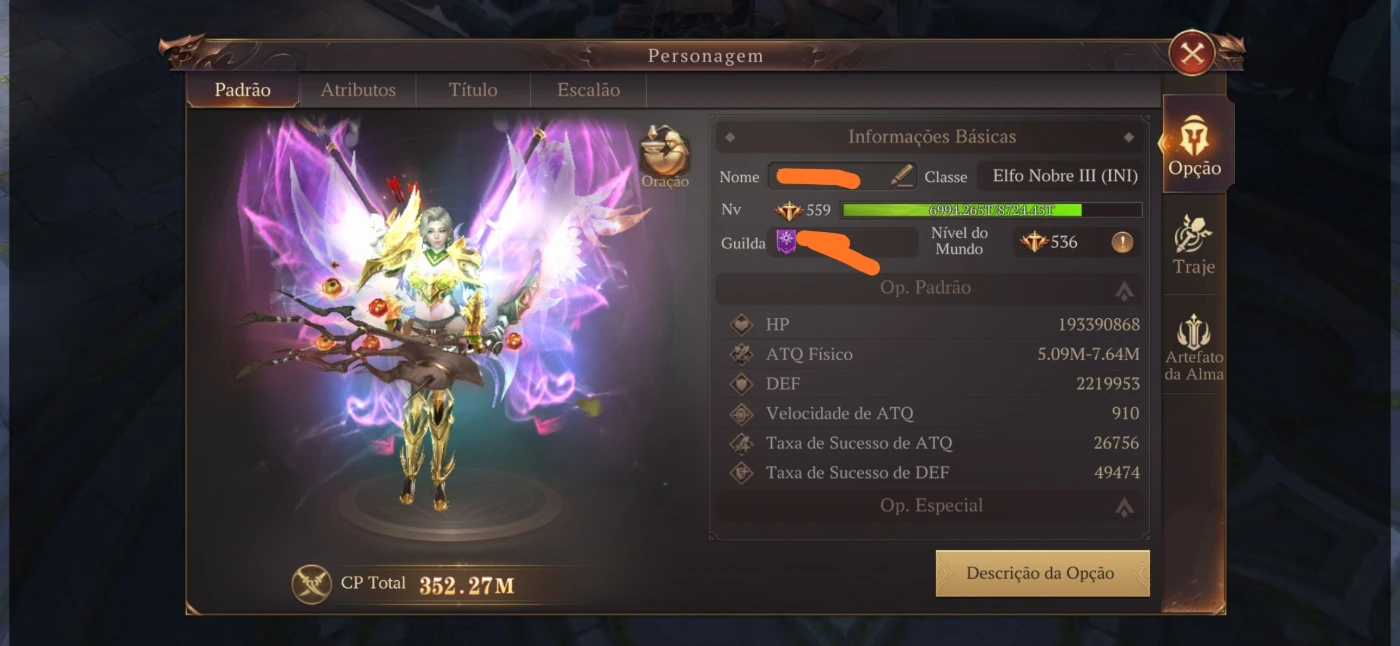Switch to the Padrão tab

(243, 90)
